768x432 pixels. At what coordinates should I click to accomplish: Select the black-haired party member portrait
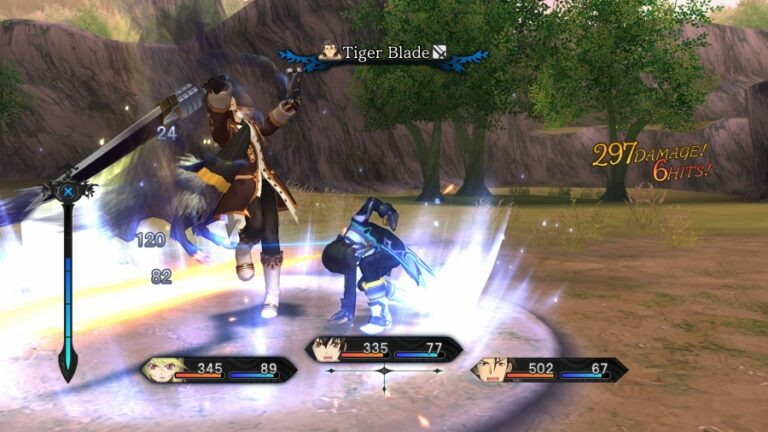pos(327,349)
